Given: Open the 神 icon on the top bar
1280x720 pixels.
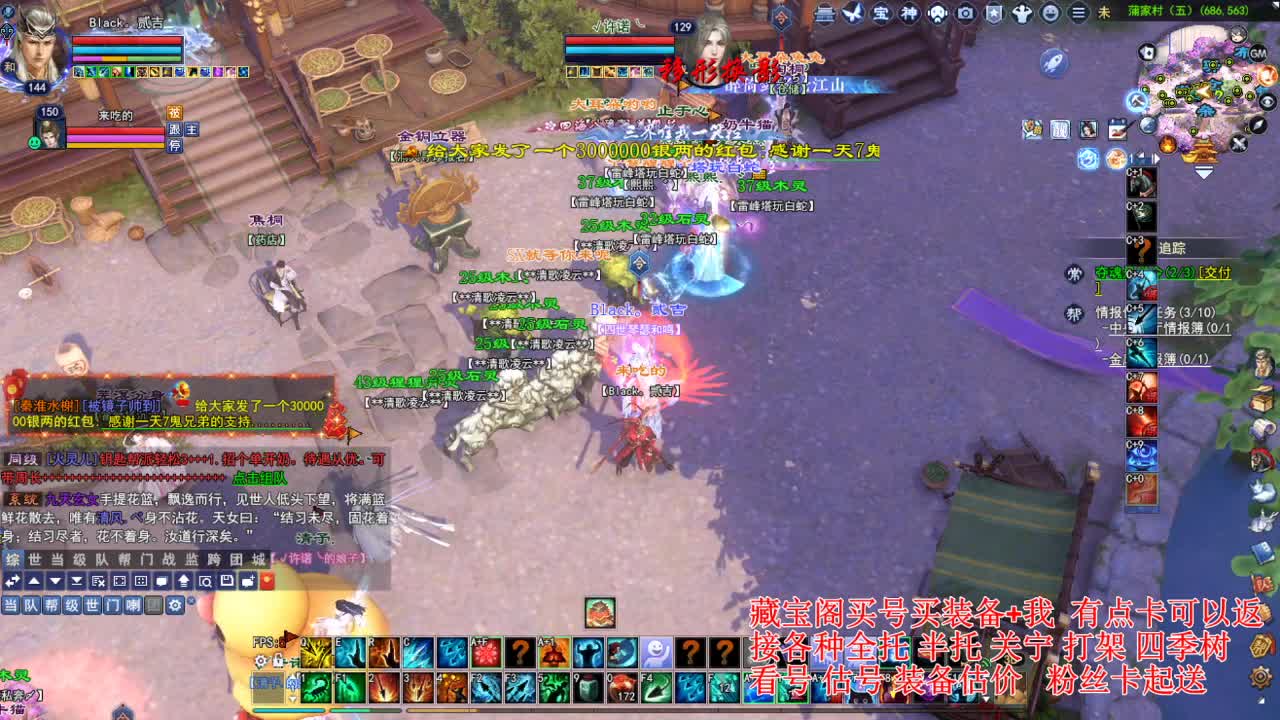Looking at the screenshot, I should point(907,13).
